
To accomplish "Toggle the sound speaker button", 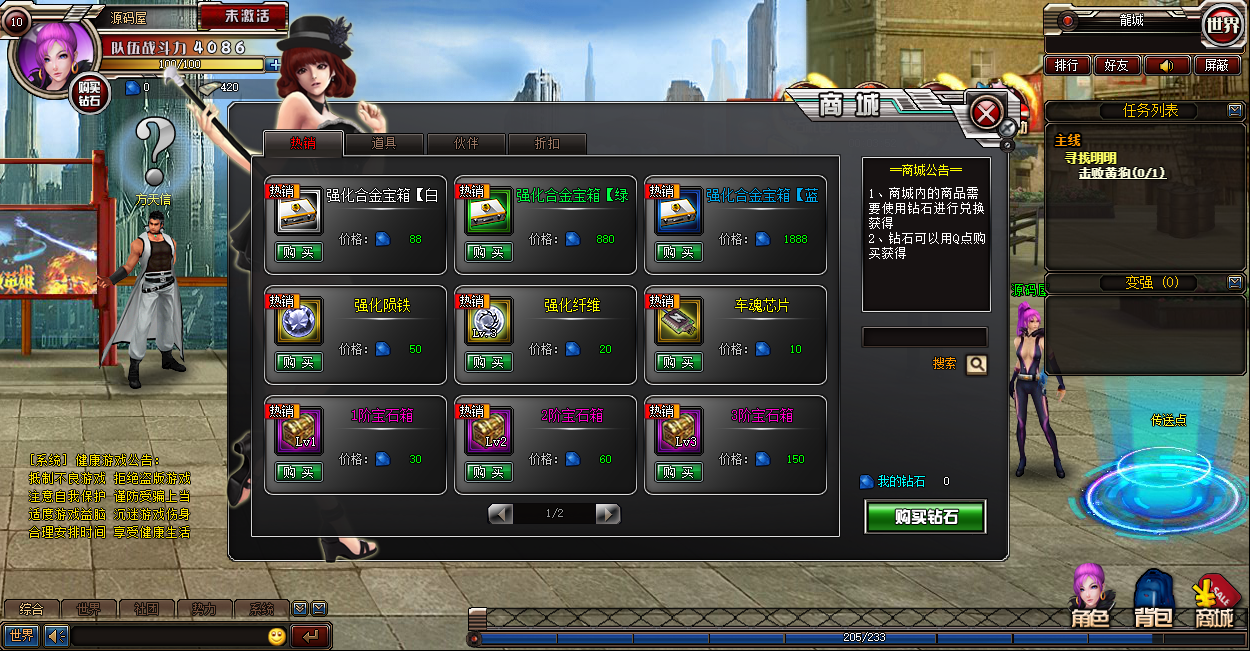I will 1166,65.
